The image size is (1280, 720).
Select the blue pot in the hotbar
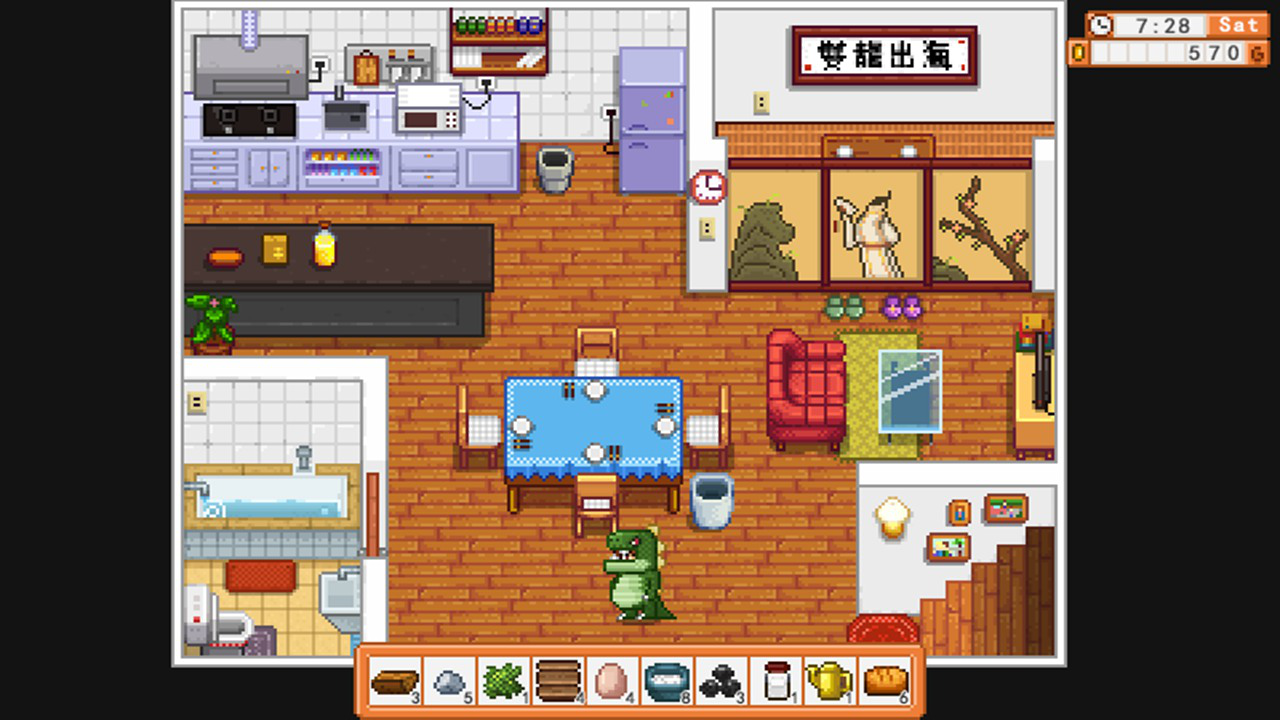click(668, 682)
